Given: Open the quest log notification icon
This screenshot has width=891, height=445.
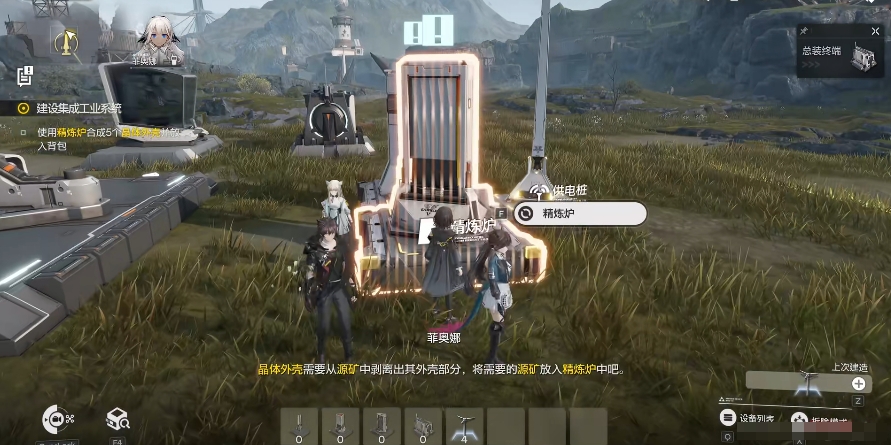Looking at the screenshot, I should tap(26, 75).
